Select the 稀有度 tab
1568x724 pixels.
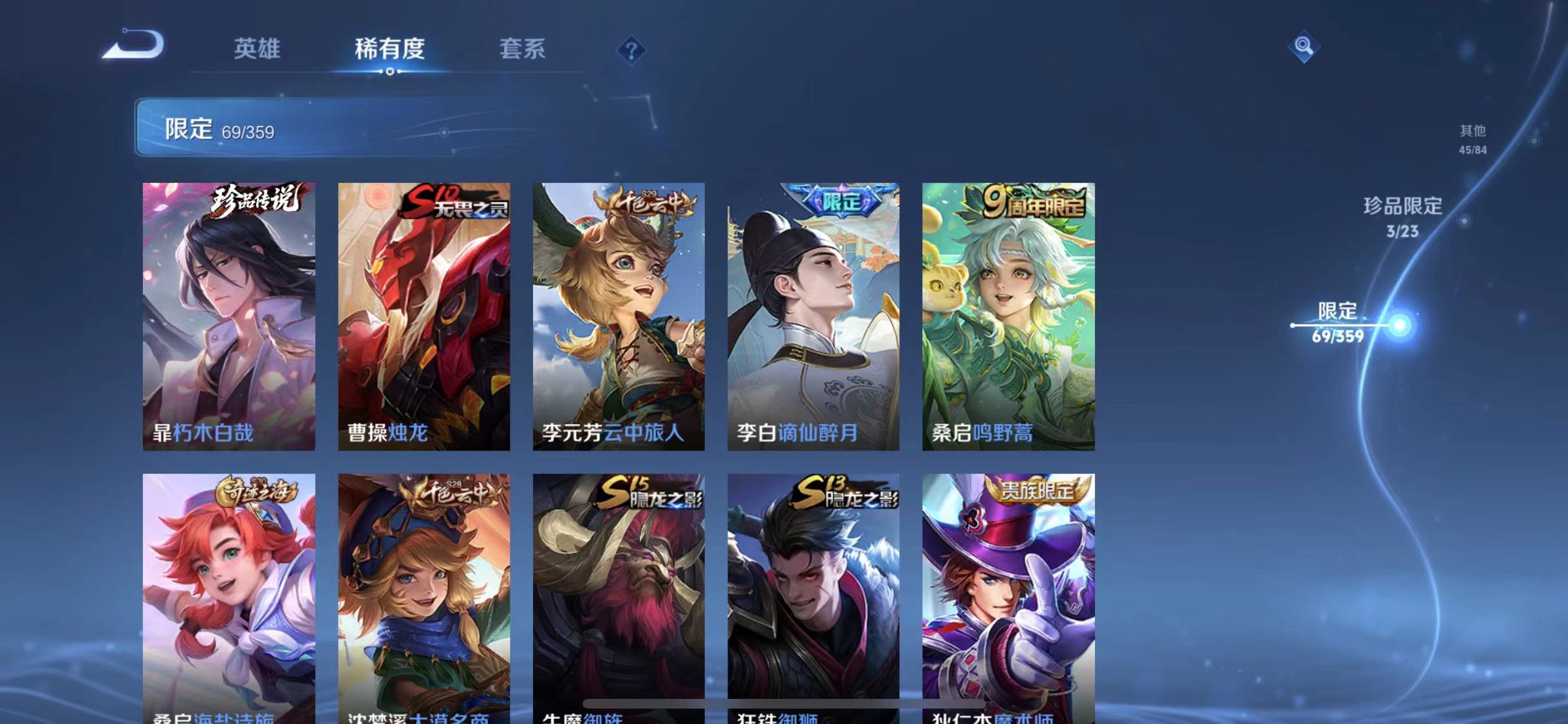coord(391,49)
